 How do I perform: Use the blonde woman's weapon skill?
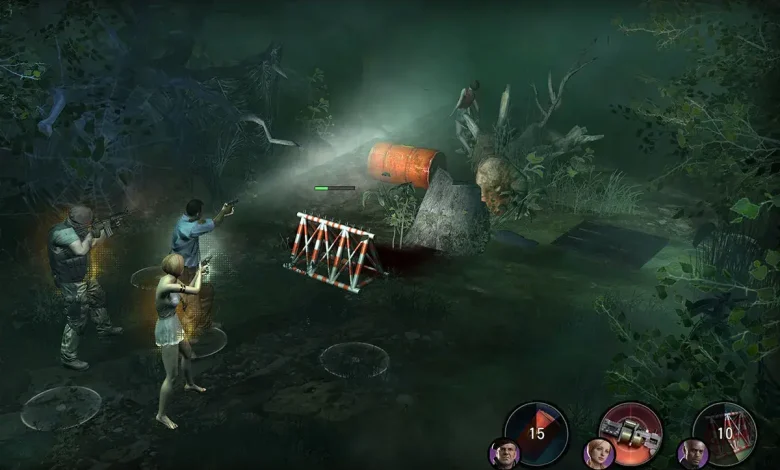coord(630,432)
